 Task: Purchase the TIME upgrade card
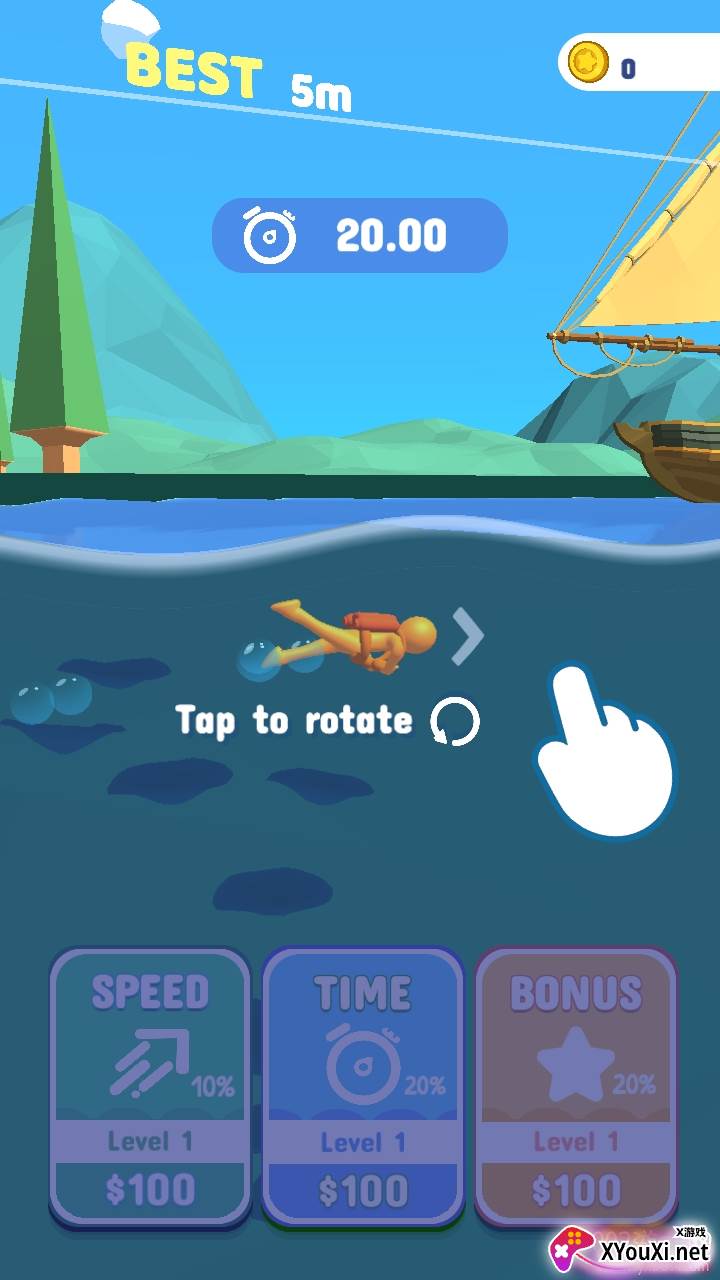tap(363, 1085)
